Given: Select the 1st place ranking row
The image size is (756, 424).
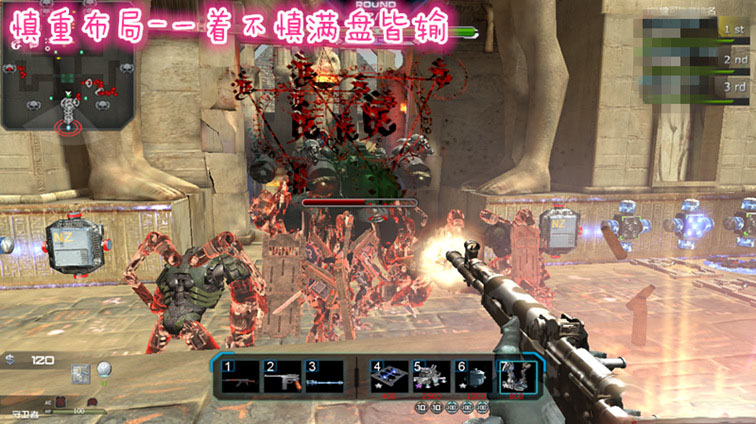Looking at the screenshot, I should click(698, 31).
